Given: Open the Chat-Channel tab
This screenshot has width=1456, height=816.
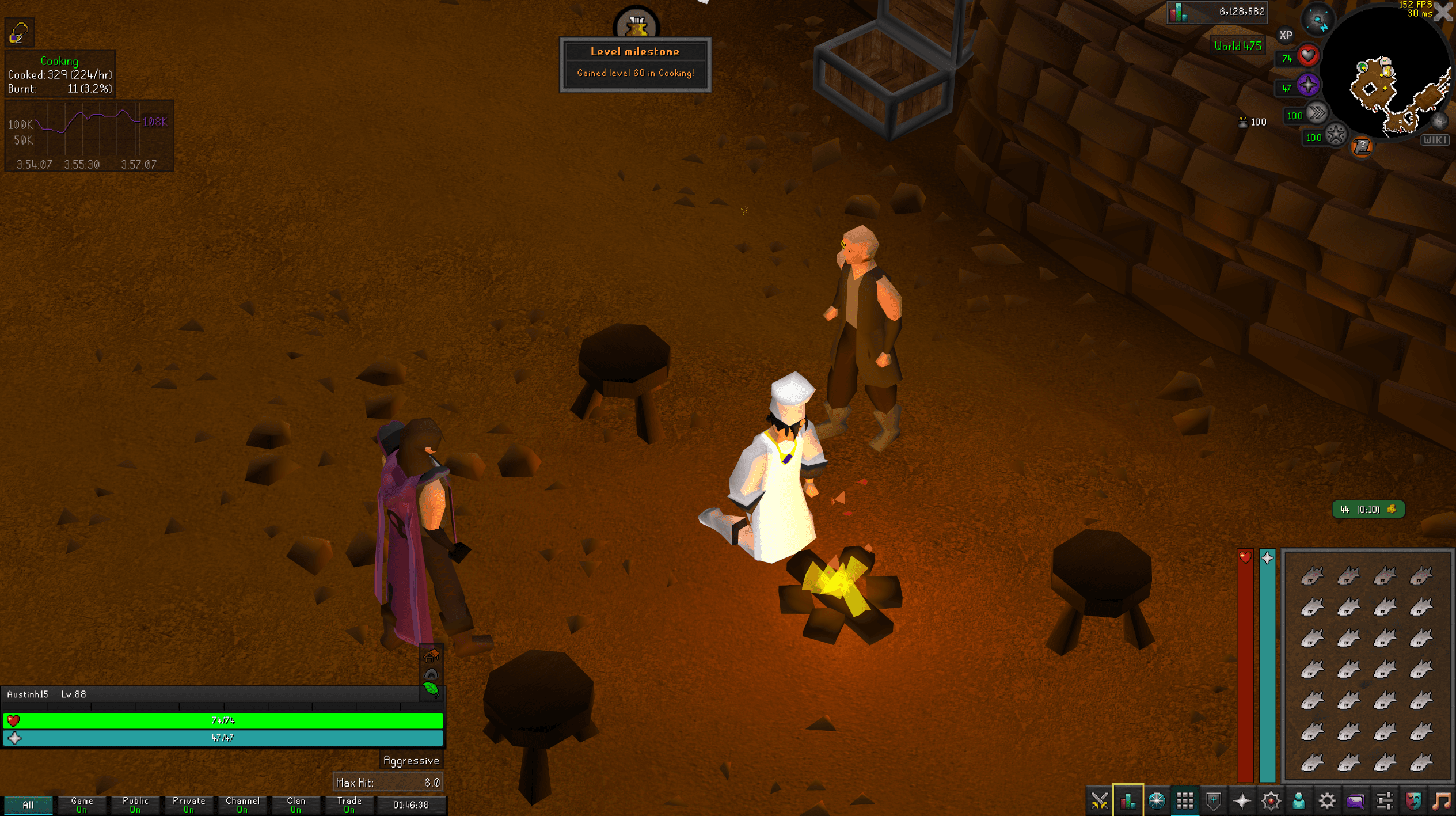Looking at the screenshot, I should [1356, 801].
